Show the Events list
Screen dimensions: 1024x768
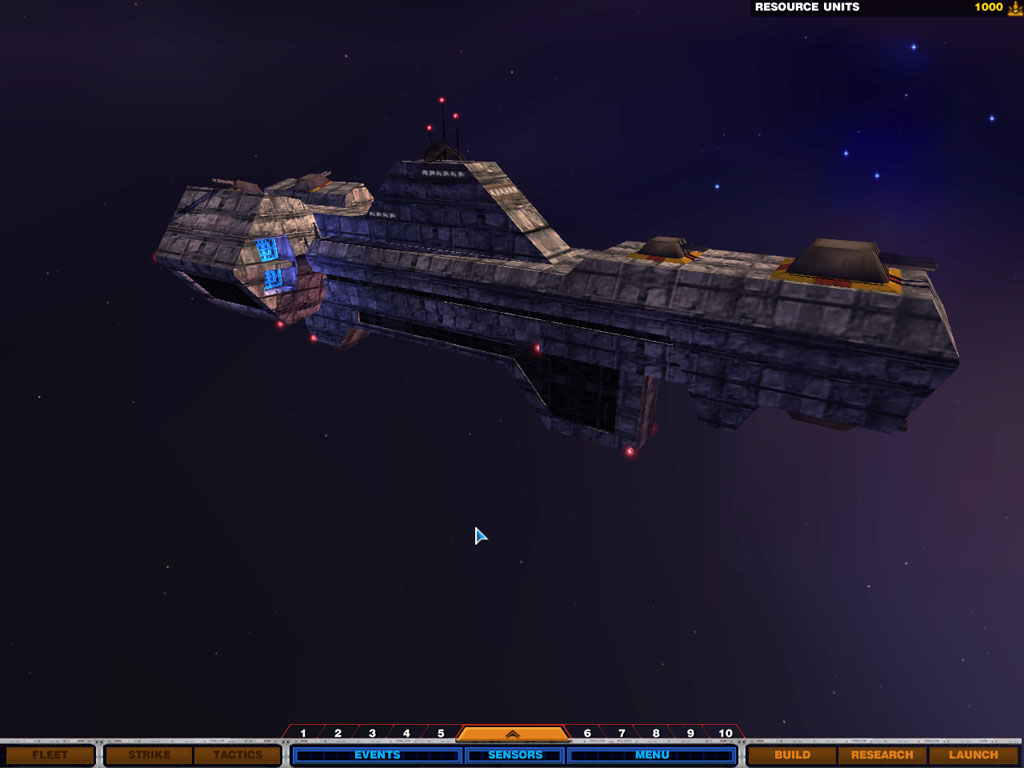click(377, 755)
